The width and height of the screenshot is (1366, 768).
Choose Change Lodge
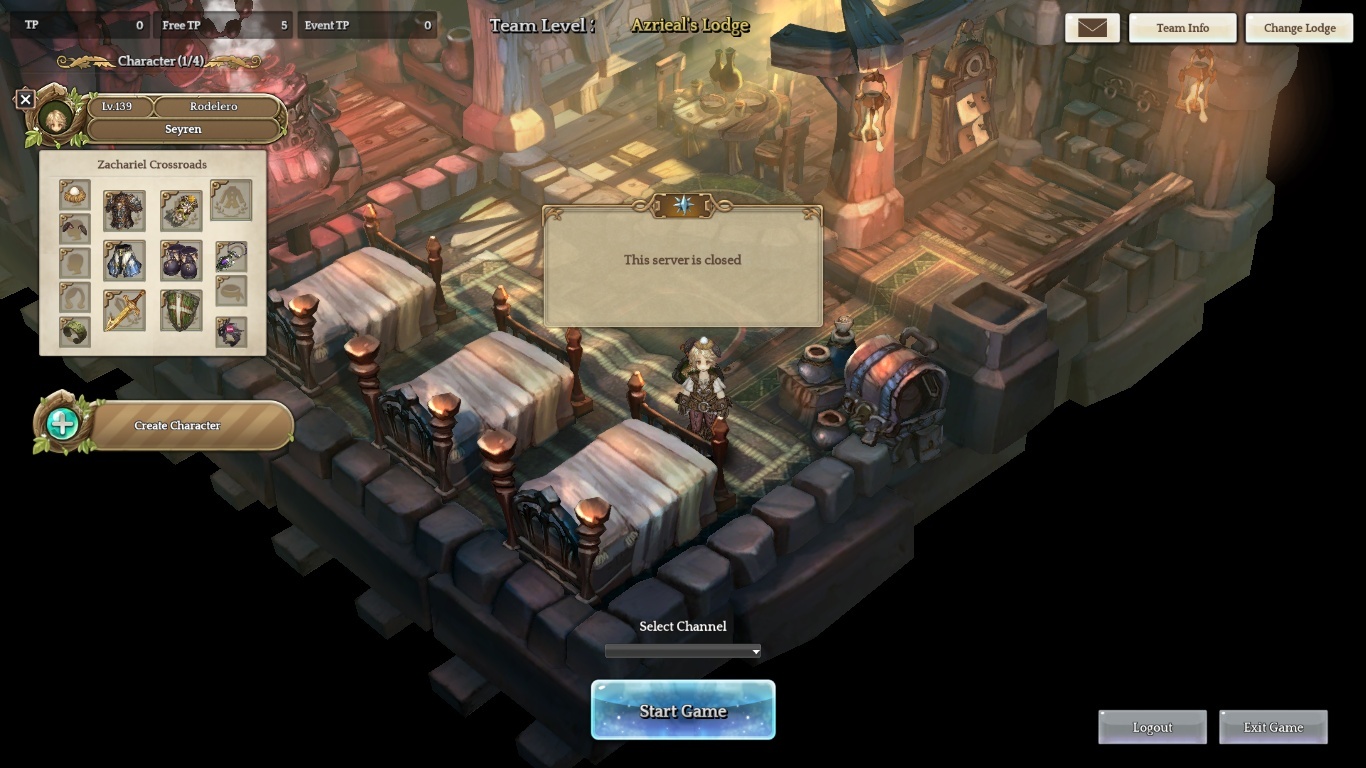click(x=1299, y=28)
